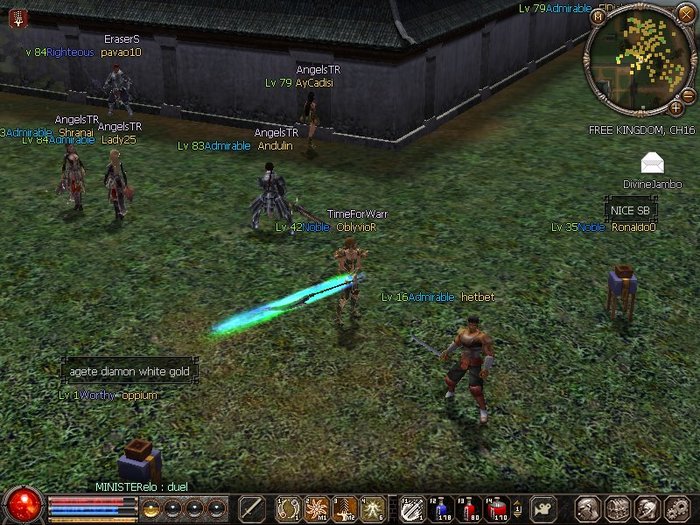Open the system options gear icon
Viewport: 700px width, 525px height.
click(x=676, y=508)
